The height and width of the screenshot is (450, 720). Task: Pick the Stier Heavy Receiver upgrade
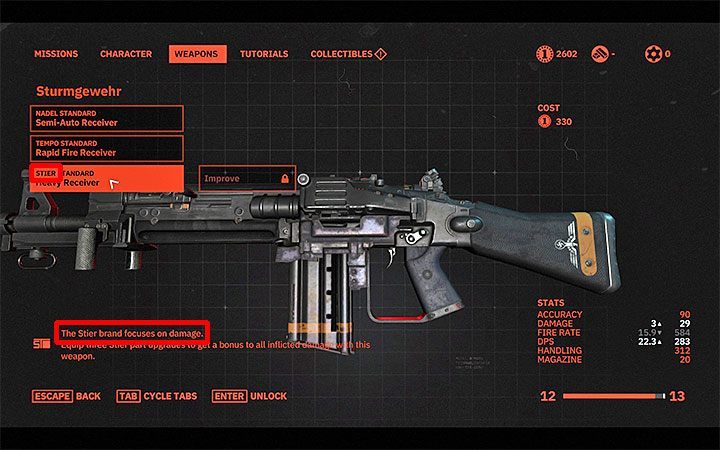pos(106,179)
